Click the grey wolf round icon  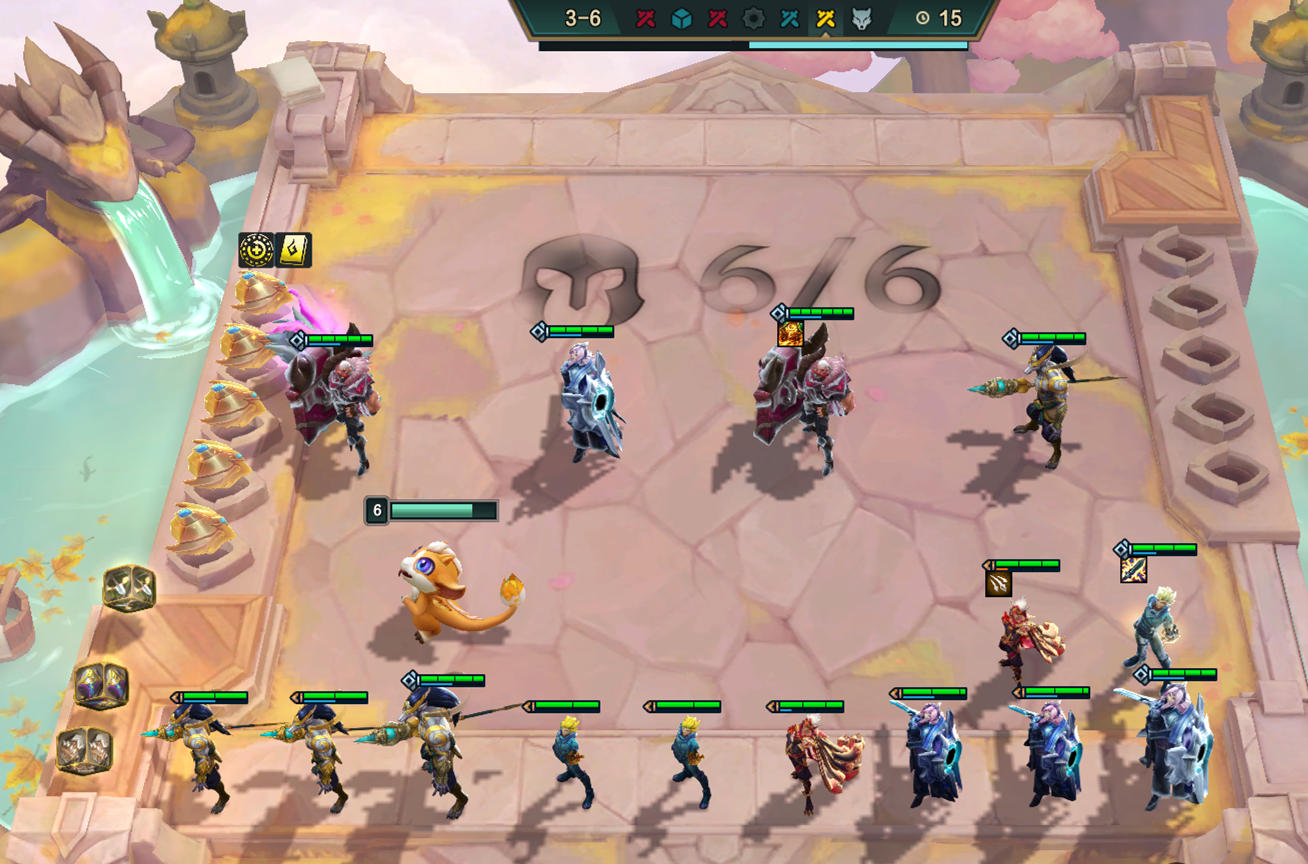[x=861, y=18]
